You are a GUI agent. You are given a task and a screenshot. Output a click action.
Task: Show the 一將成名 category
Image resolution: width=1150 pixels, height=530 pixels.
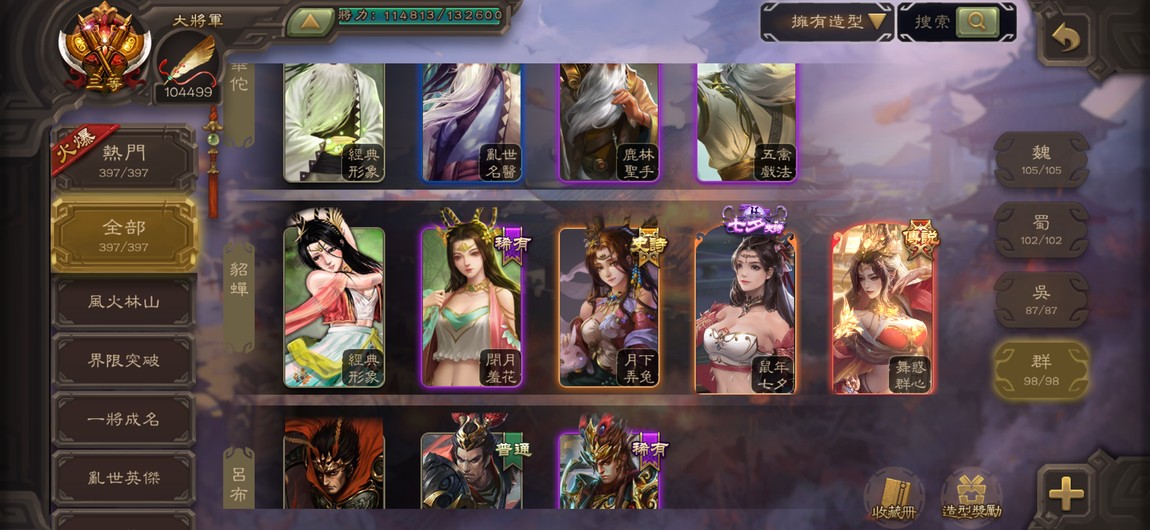[125, 419]
